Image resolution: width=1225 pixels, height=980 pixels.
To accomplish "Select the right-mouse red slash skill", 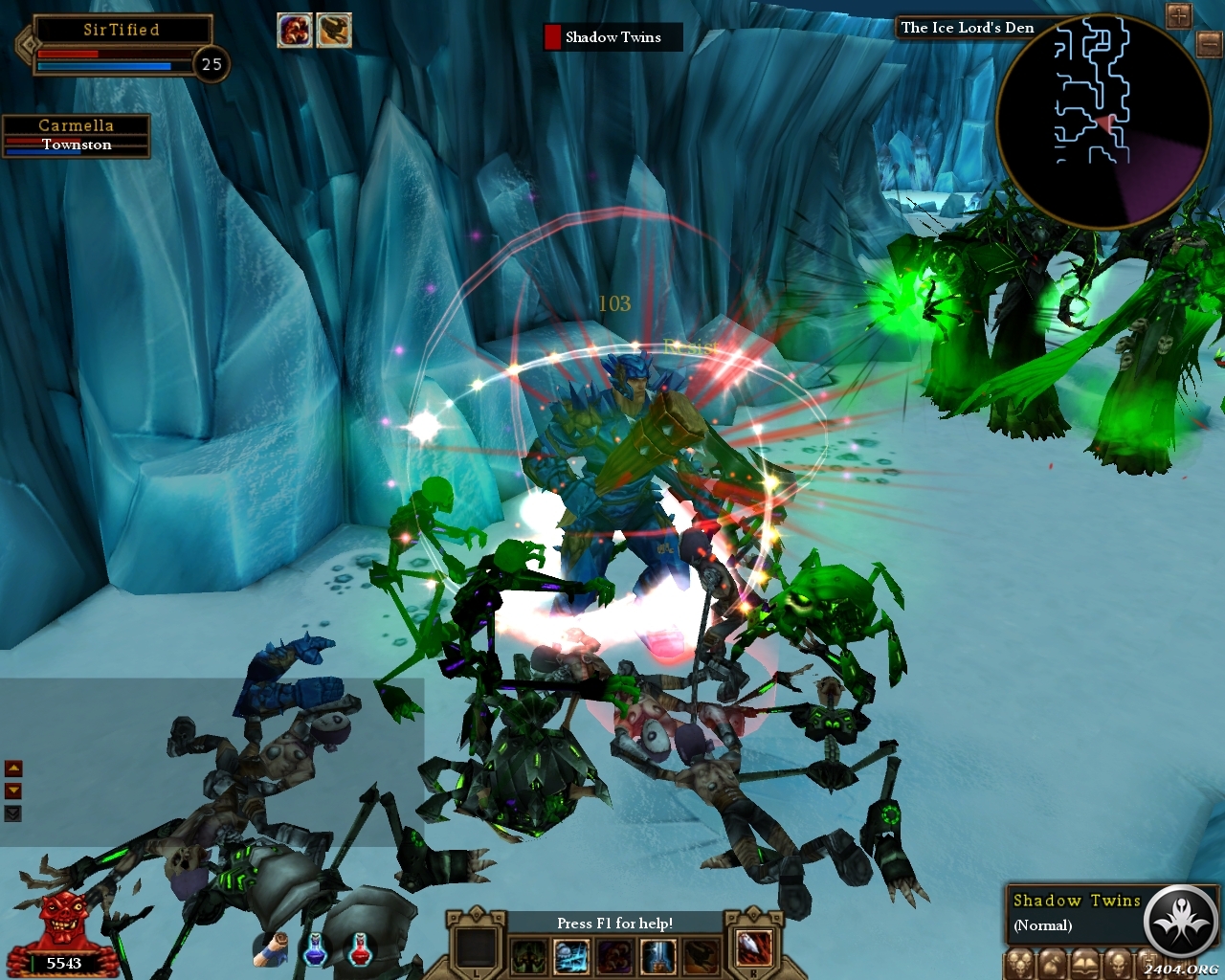I will (x=753, y=948).
